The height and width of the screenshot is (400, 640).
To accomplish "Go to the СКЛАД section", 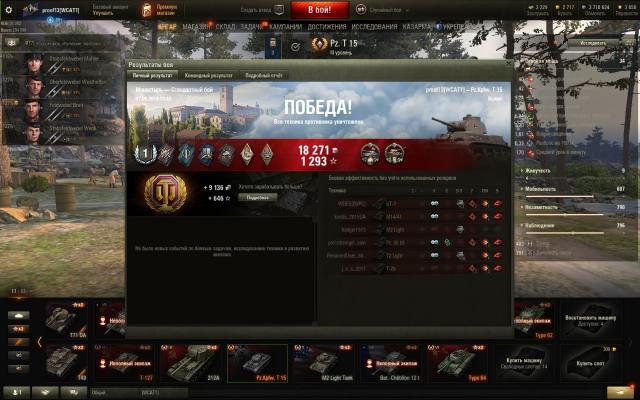I will coord(226,26).
